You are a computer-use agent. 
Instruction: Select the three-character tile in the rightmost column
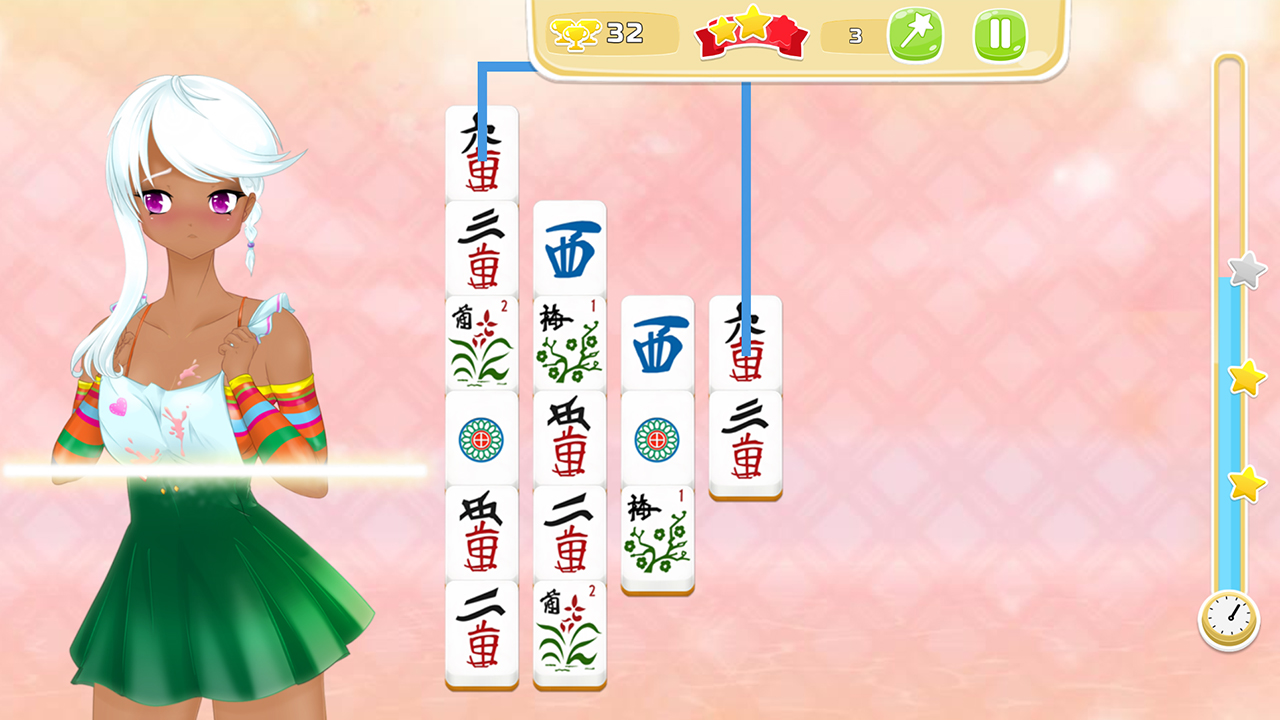[745, 438]
